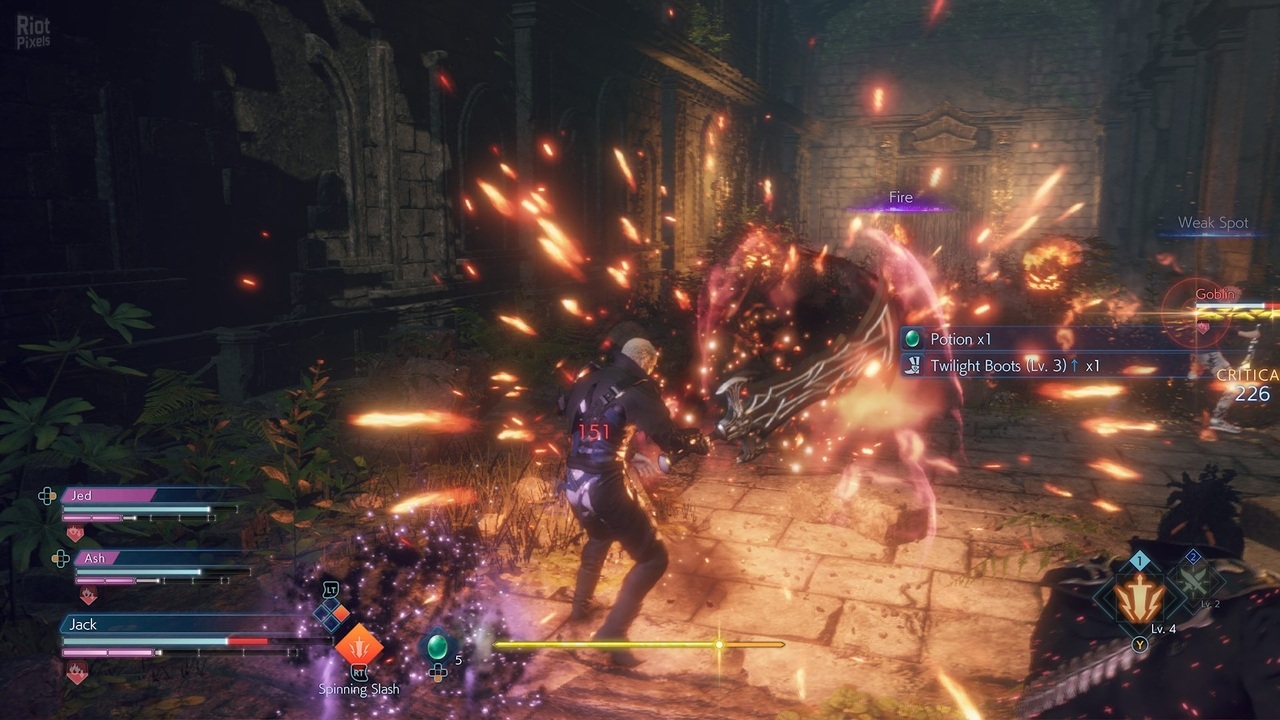
Task: Select the Goblin enemy target nameplate
Action: click(x=1215, y=294)
